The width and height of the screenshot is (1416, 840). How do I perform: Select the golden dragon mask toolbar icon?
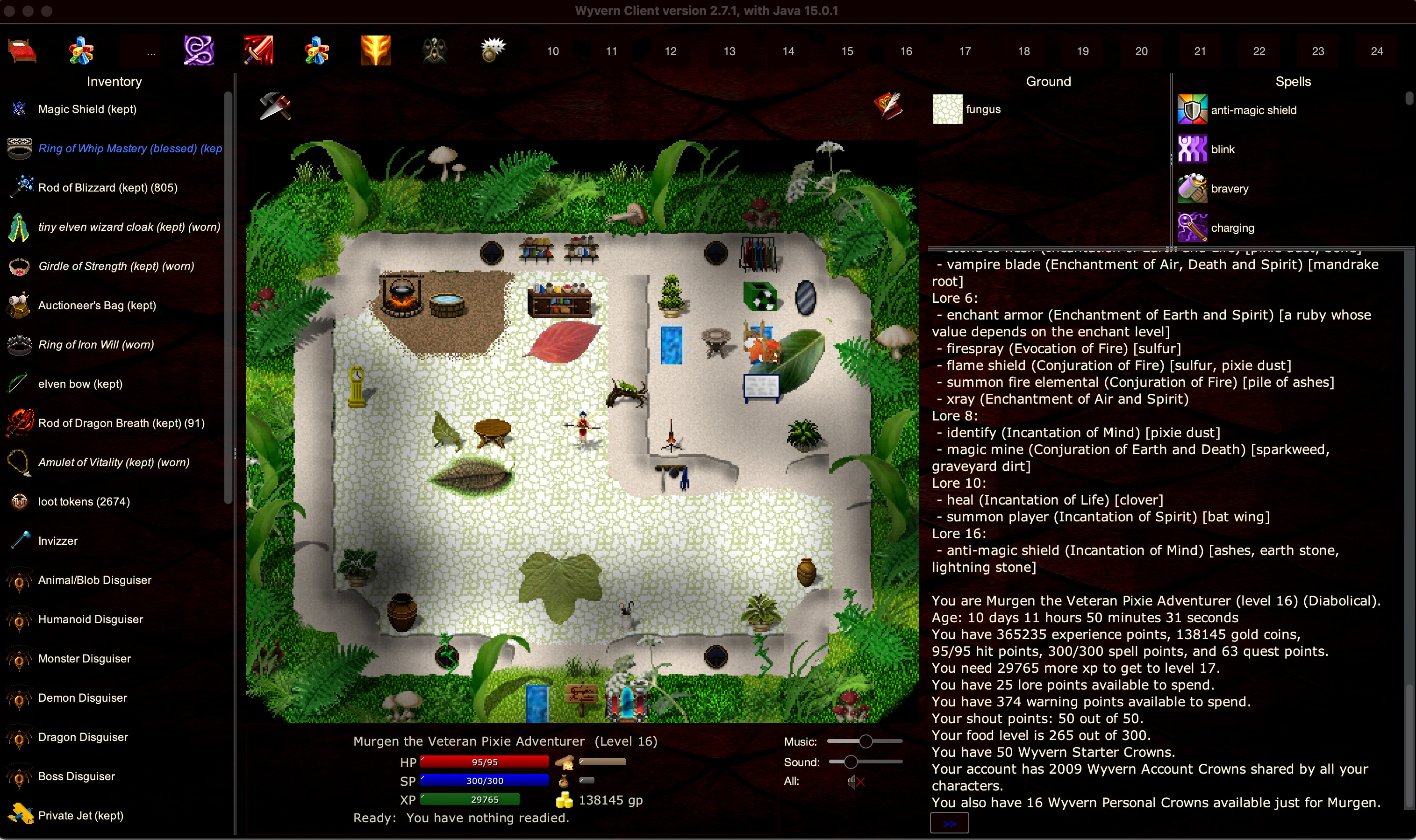pyautogui.click(x=375, y=50)
